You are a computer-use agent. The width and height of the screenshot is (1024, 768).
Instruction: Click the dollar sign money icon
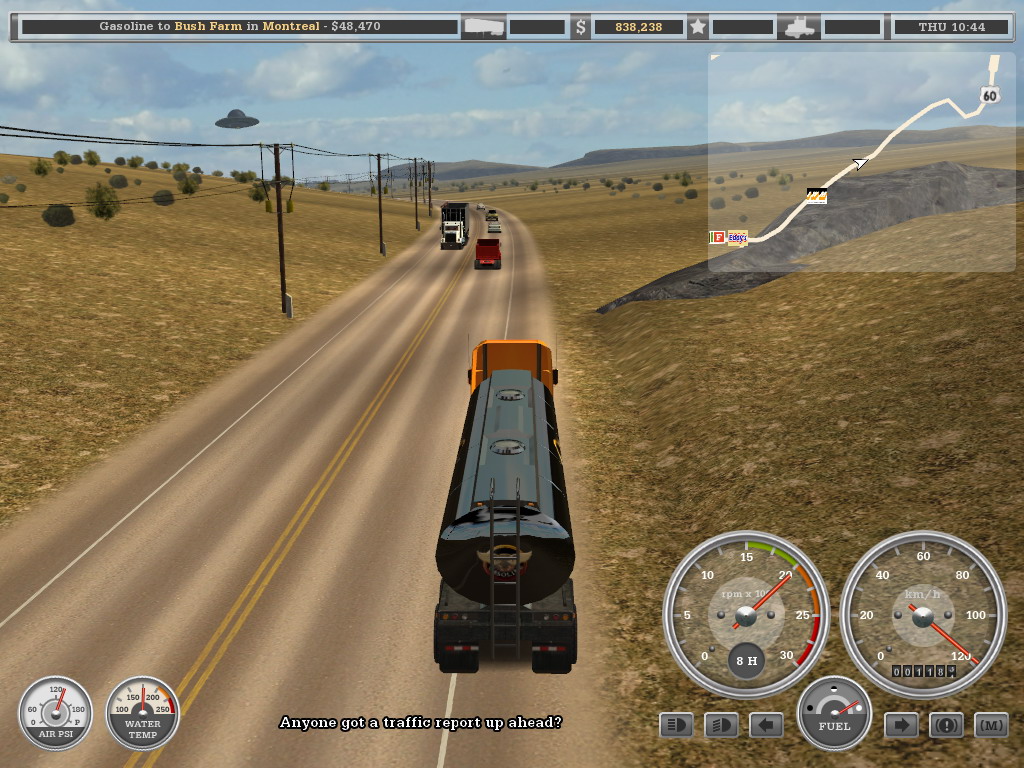(581, 27)
